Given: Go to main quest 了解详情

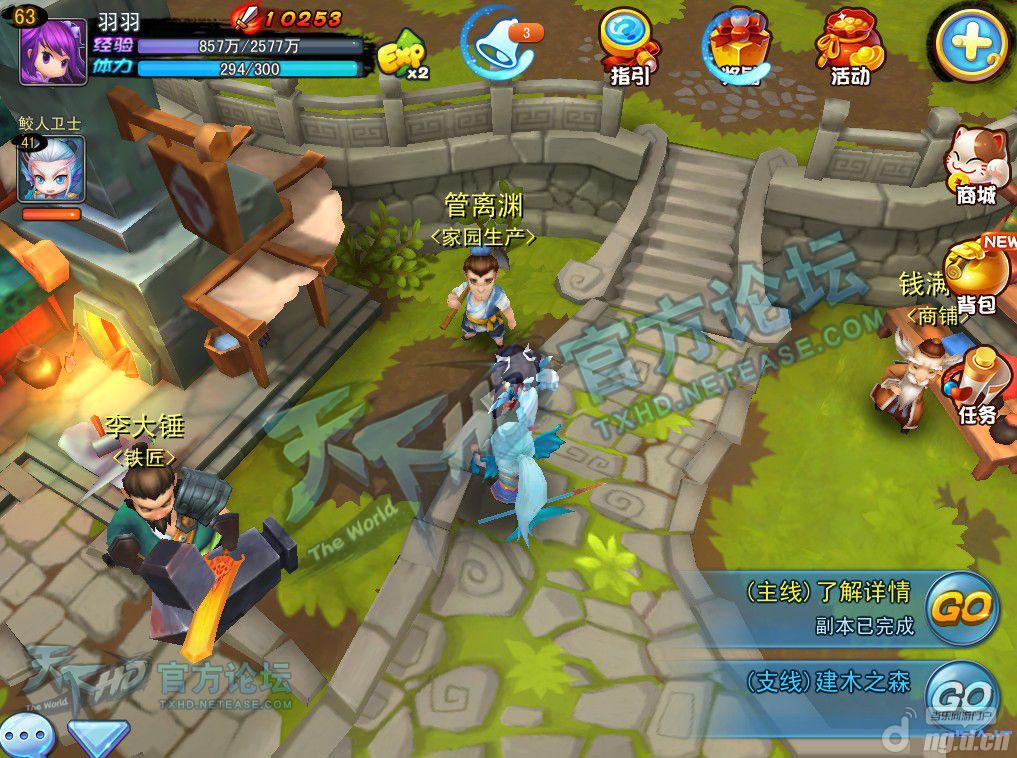Looking at the screenshot, I should point(961,606).
